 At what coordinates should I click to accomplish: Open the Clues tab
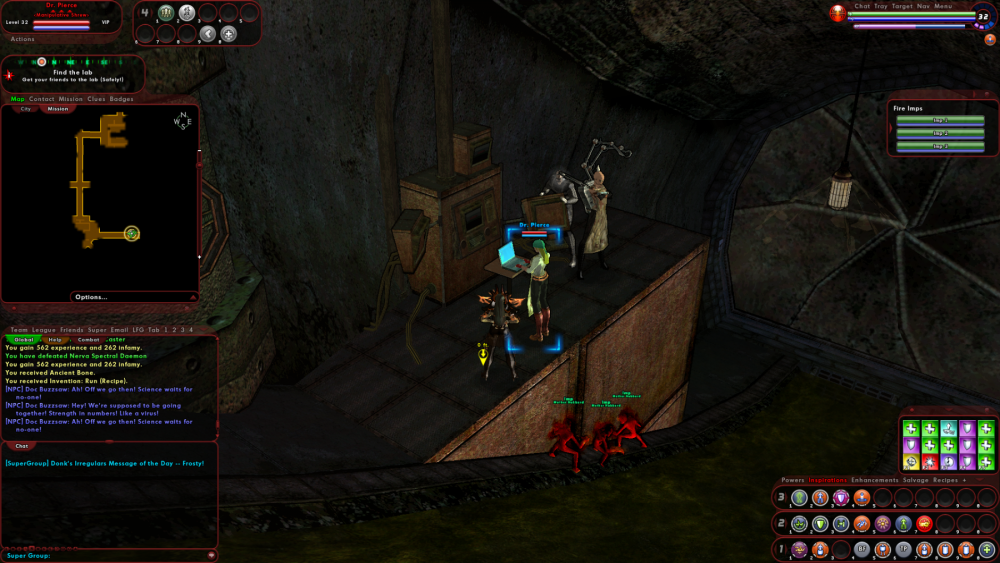[96, 99]
